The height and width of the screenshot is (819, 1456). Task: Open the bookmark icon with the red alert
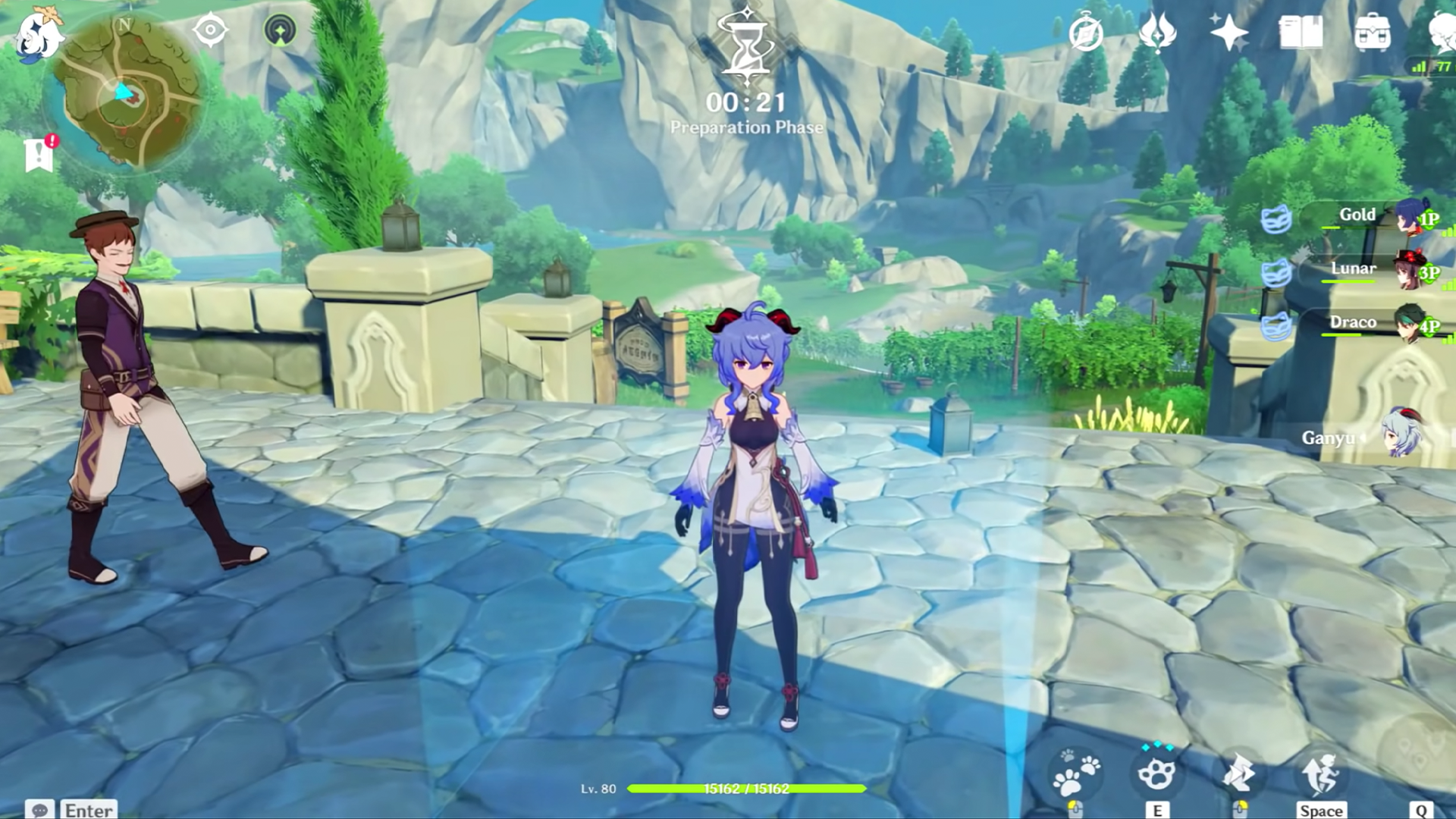pos(39,154)
